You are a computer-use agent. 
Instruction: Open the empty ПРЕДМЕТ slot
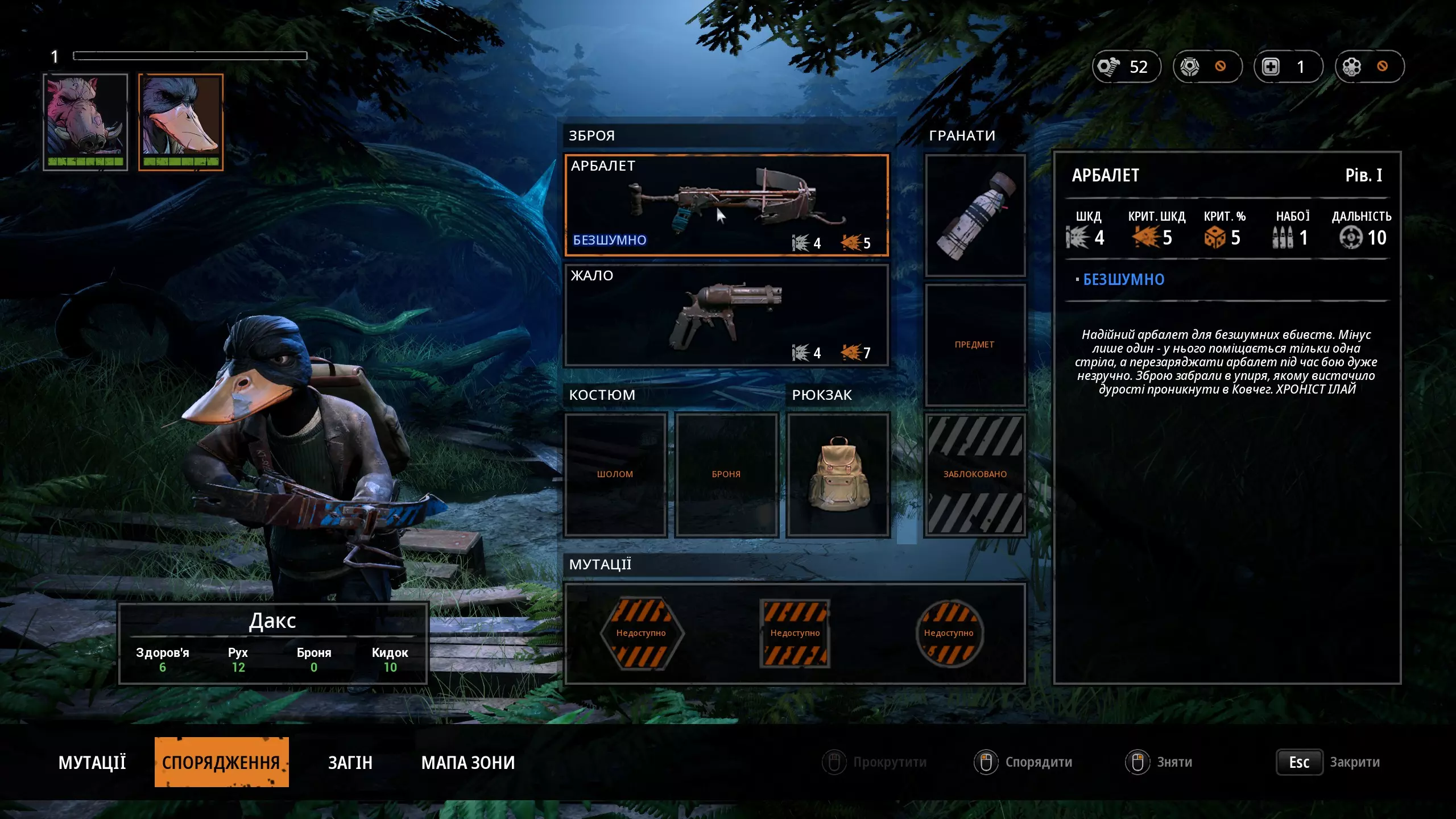tap(975, 345)
